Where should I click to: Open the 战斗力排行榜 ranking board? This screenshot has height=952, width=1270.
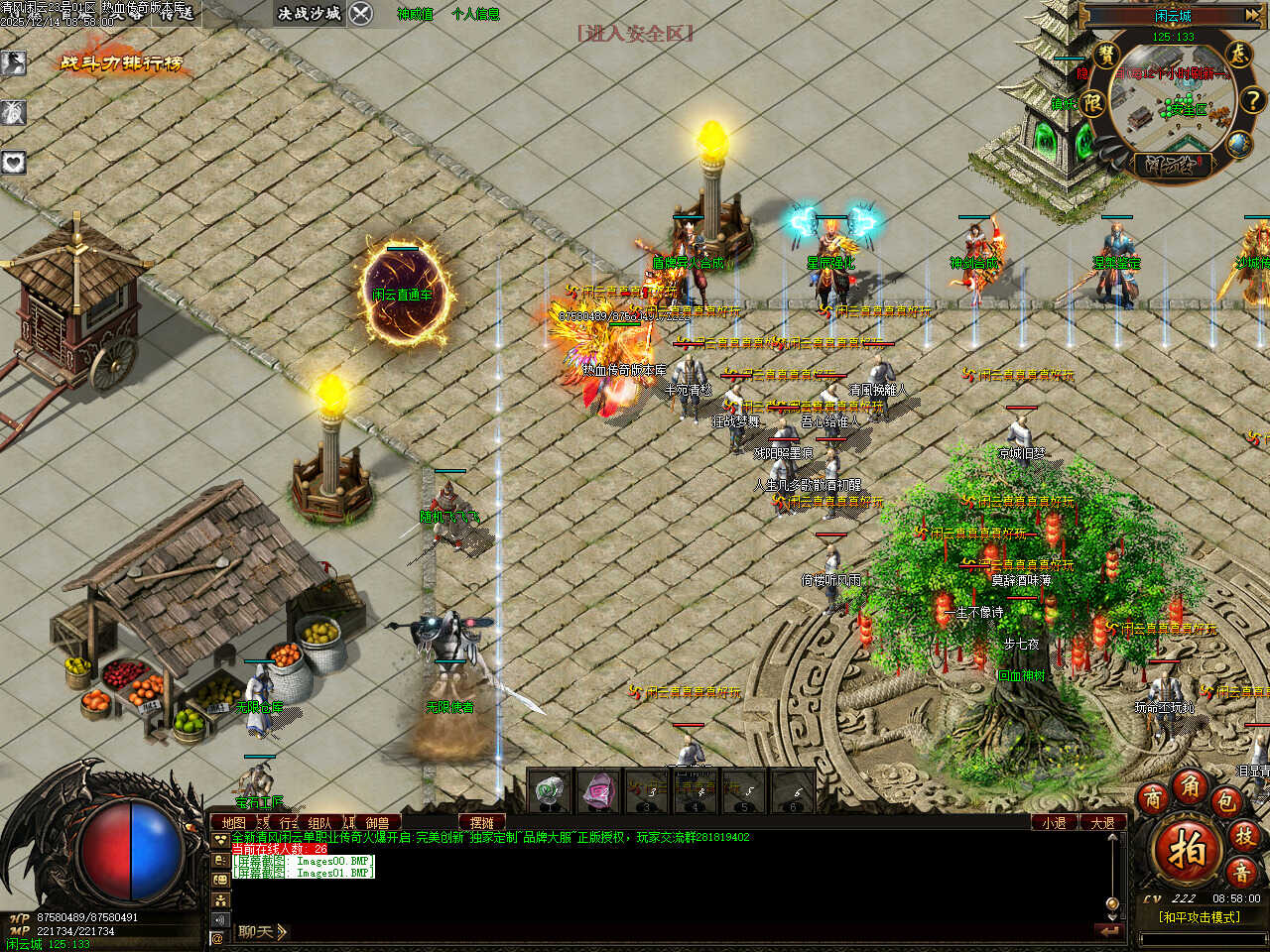(x=122, y=63)
